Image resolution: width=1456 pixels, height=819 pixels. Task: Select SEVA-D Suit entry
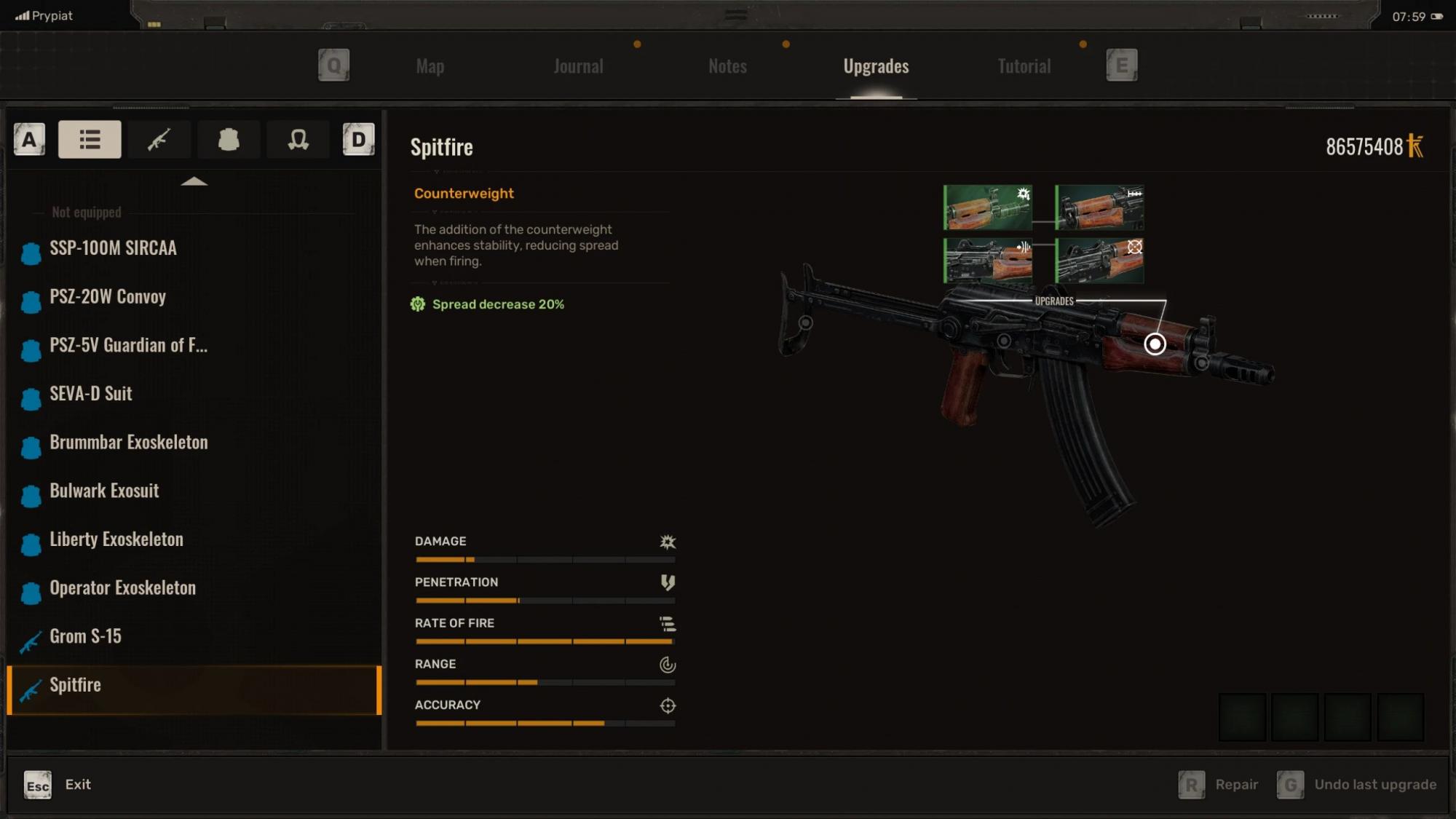click(x=91, y=394)
